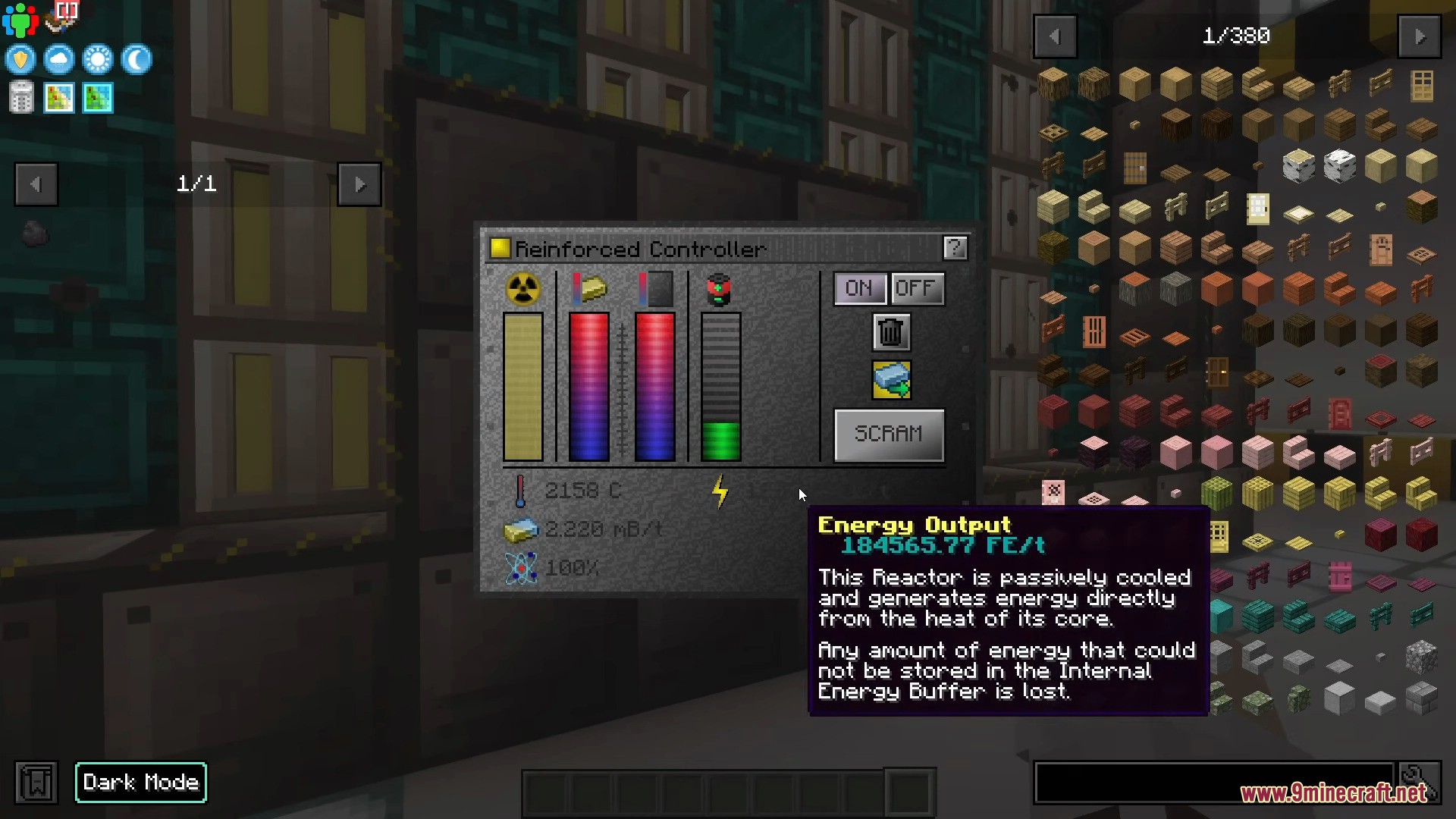Open the question mark help button

click(955, 247)
